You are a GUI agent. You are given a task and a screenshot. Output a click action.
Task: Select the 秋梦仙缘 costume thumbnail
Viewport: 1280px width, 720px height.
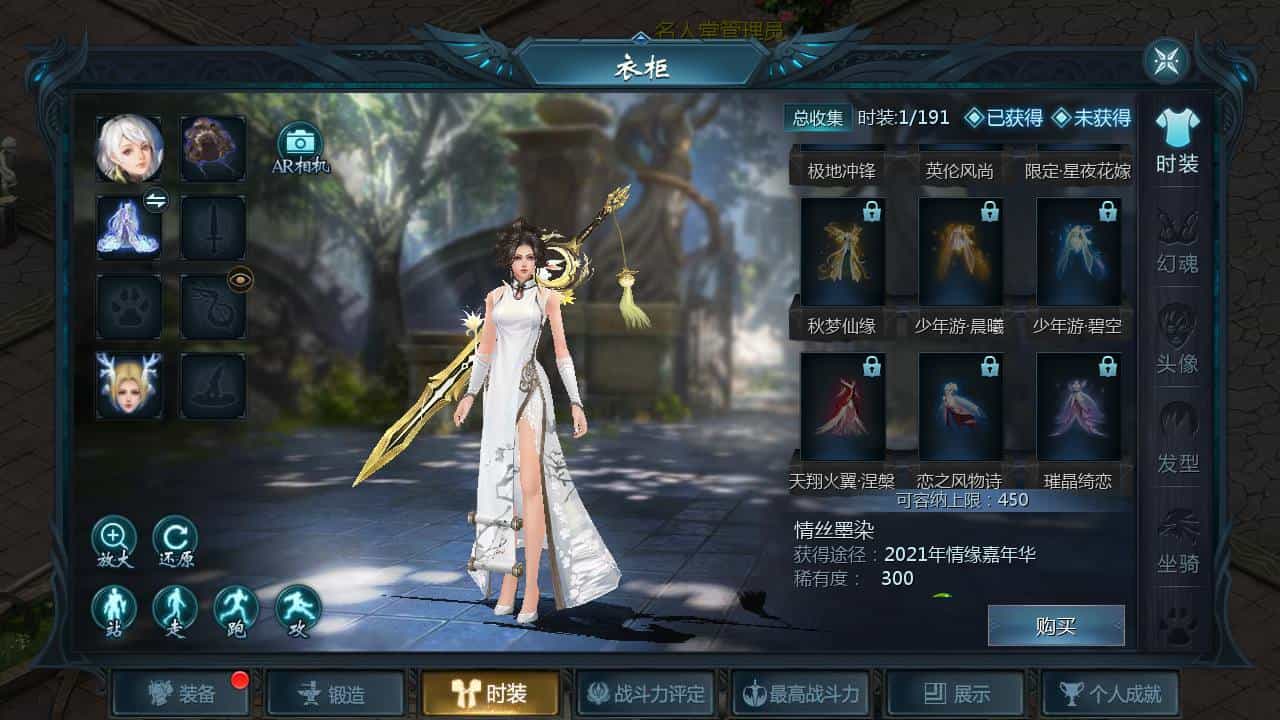tap(842, 252)
